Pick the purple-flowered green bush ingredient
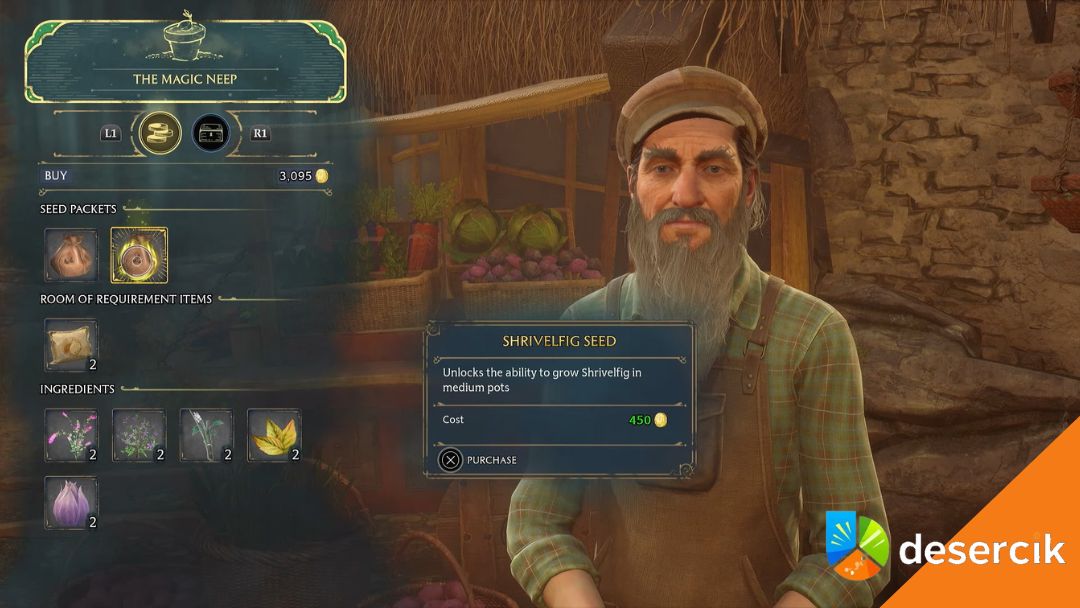The image size is (1080, 608). point(139,435)
